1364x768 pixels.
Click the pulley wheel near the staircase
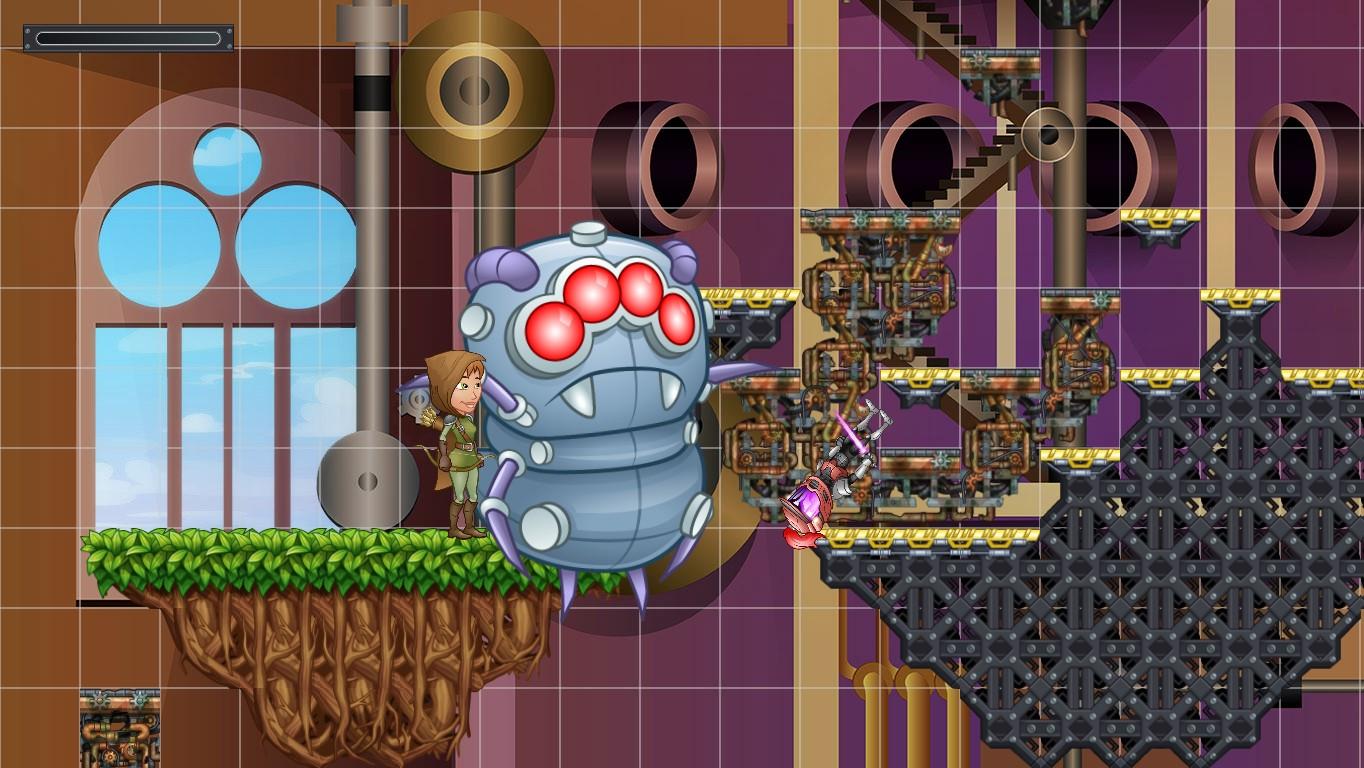(x=1048, y=135)
